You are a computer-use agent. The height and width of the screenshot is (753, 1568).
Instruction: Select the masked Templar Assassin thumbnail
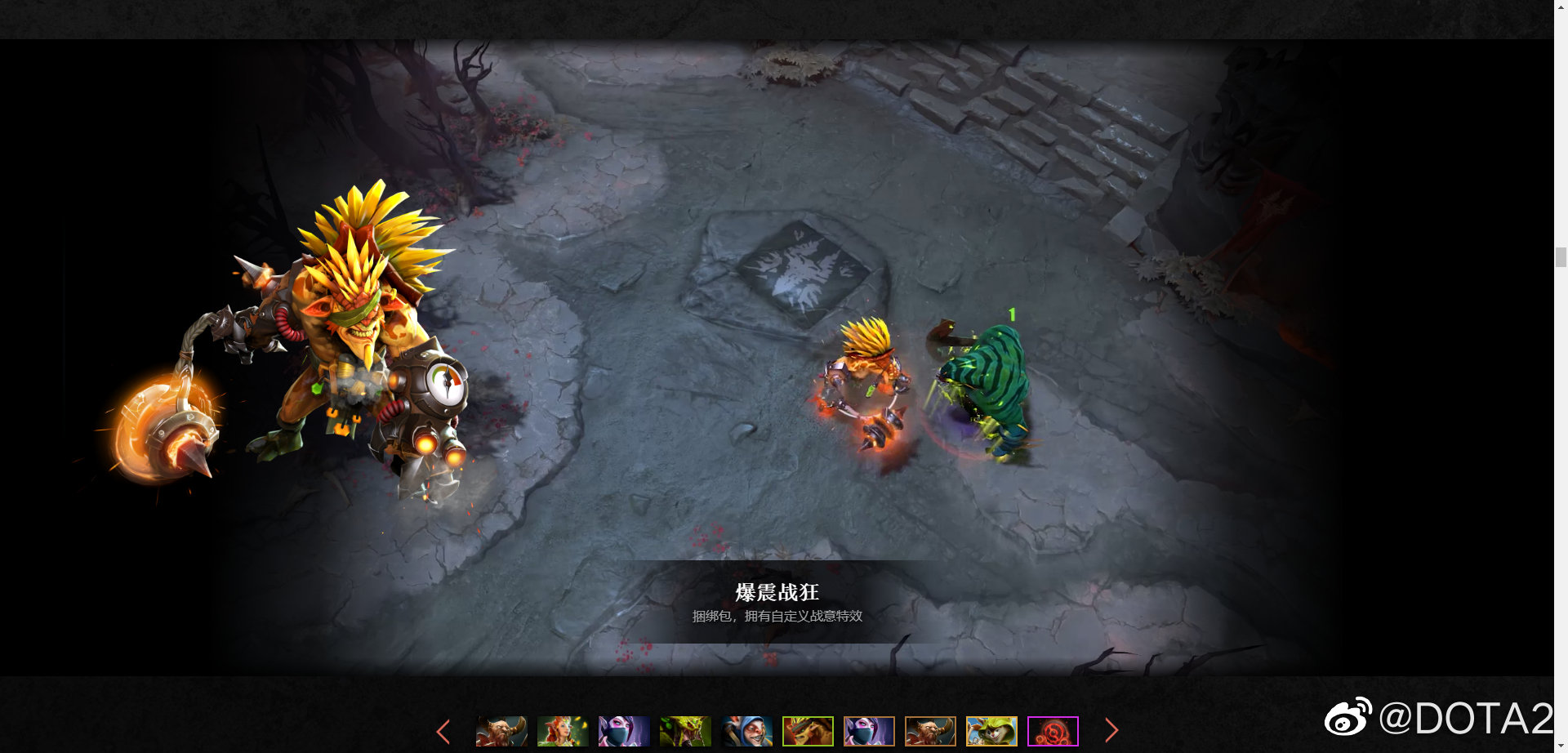[623, 731]
